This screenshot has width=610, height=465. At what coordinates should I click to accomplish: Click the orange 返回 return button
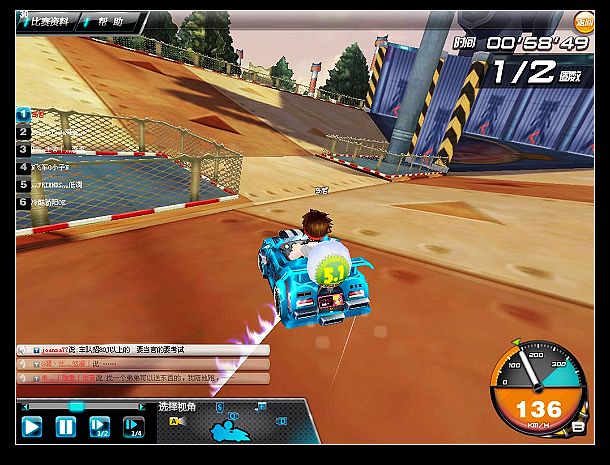(x=584, y=21)
